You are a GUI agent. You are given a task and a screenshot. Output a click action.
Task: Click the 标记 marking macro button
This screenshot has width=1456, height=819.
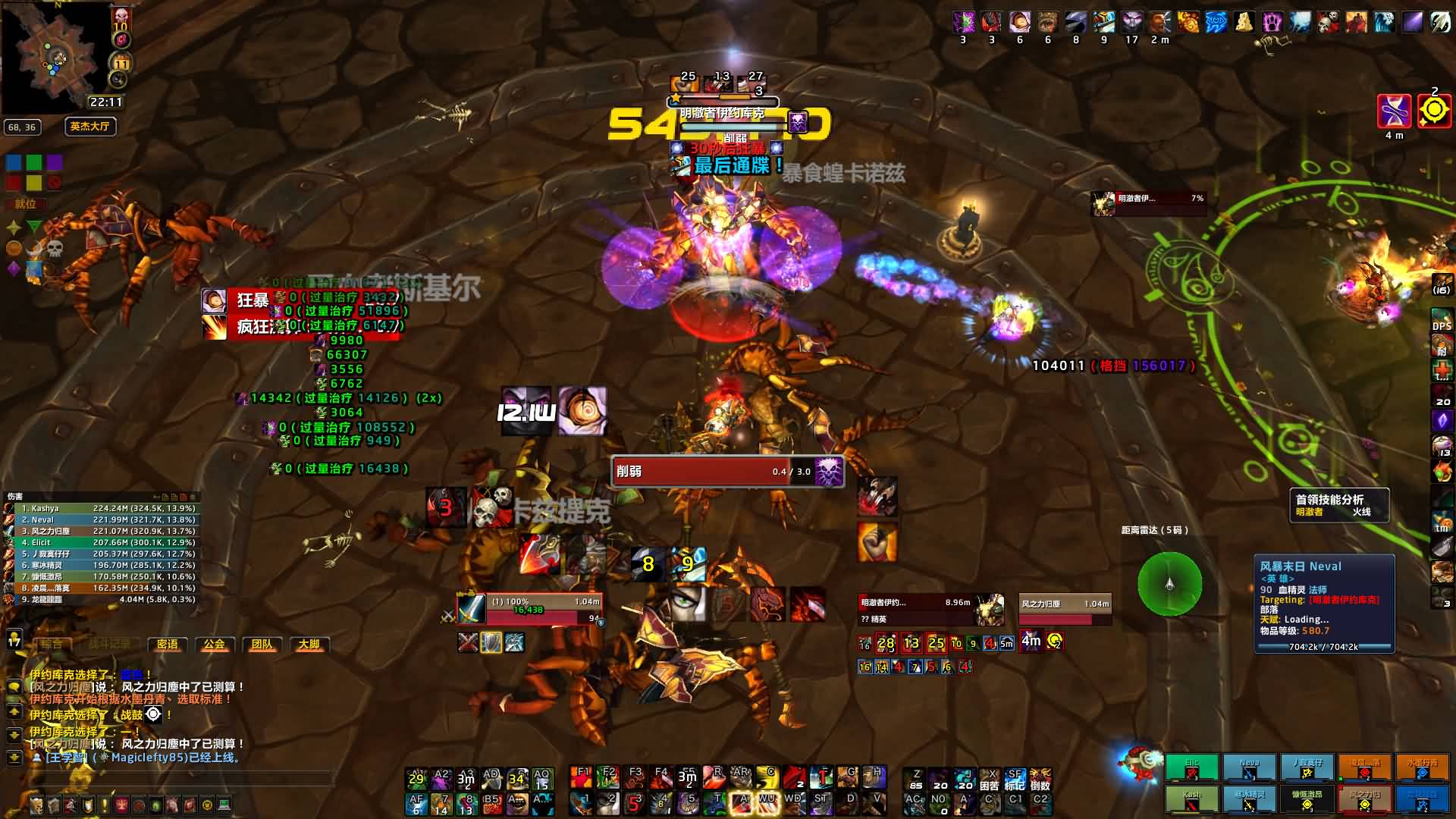click(1015, 779)
